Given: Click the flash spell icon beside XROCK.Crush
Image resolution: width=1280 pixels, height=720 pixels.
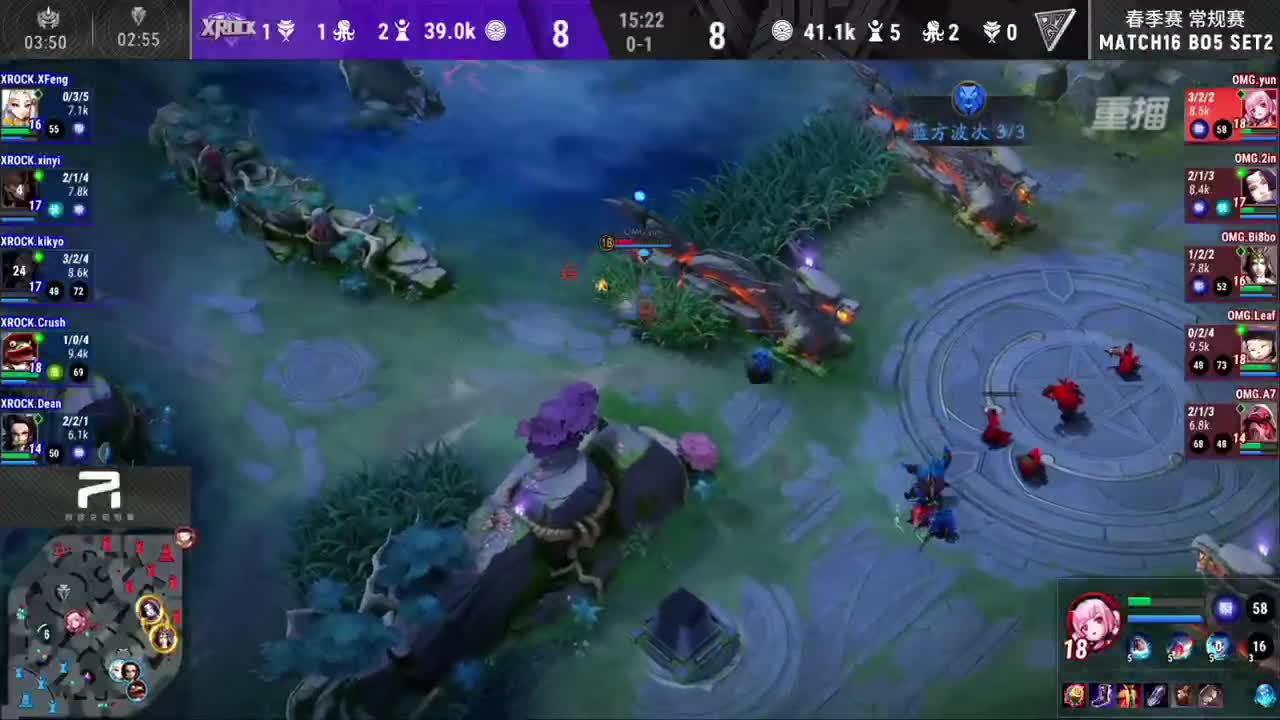Looking at the screenshot, I should (x=54, y=371).
